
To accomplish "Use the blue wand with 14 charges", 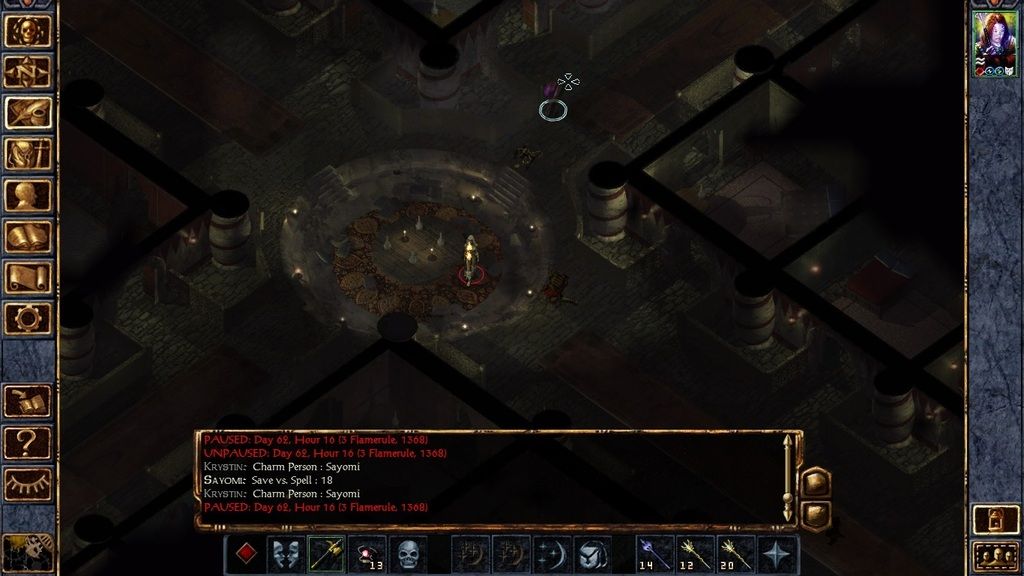I will [x=654, y=554].
